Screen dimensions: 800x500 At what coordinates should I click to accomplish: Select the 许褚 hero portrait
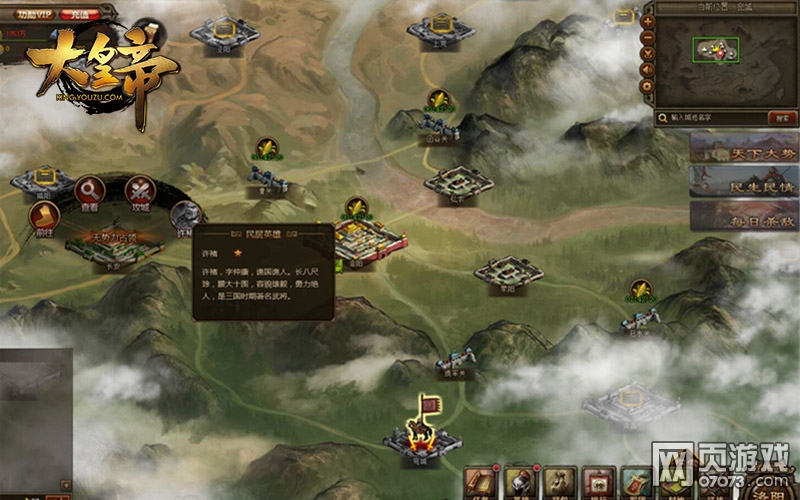[186, 214]
